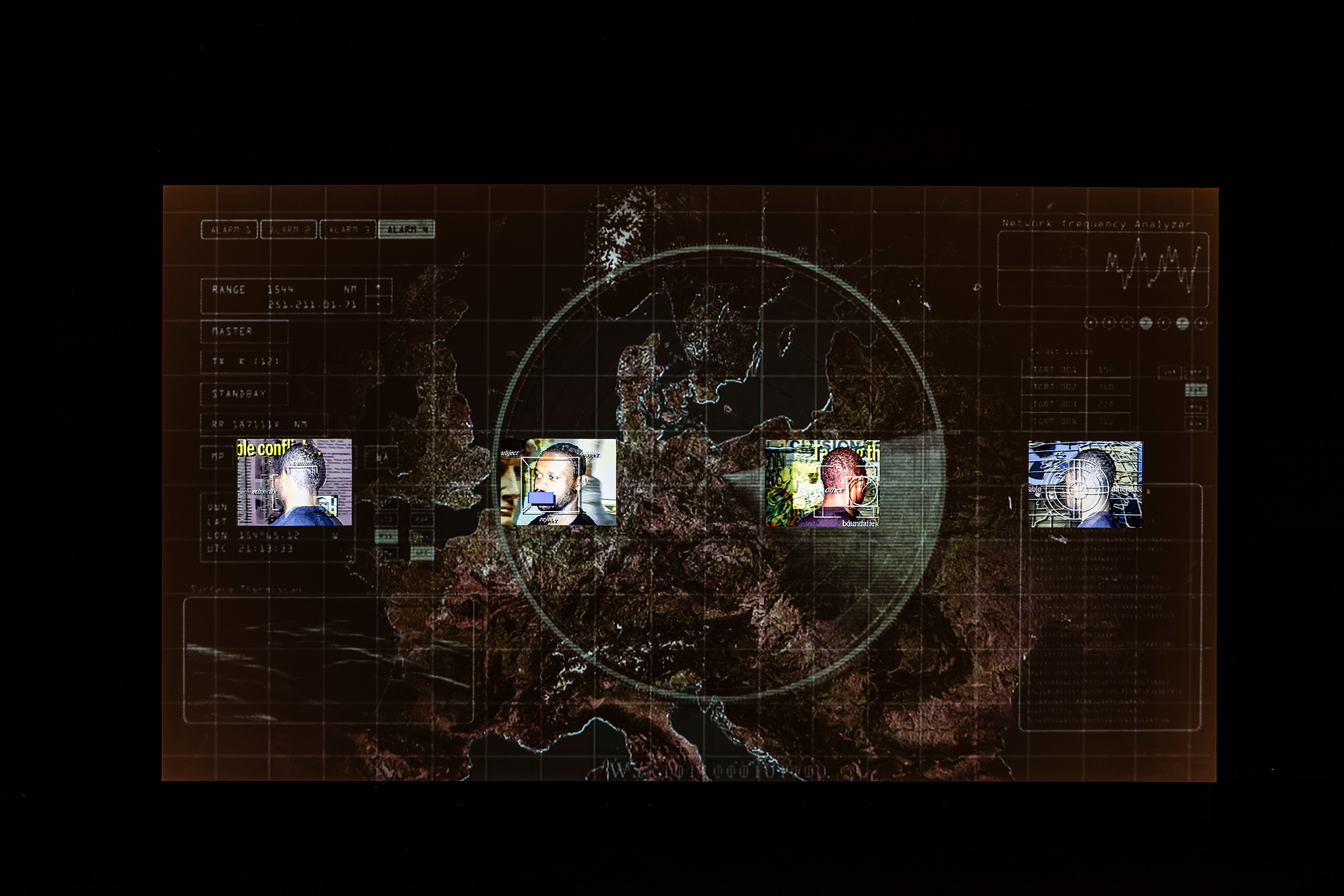1344x896 pixels.
Task: Open the thumbnail with the crosshair target
Action: click(x=1085, y=485)
